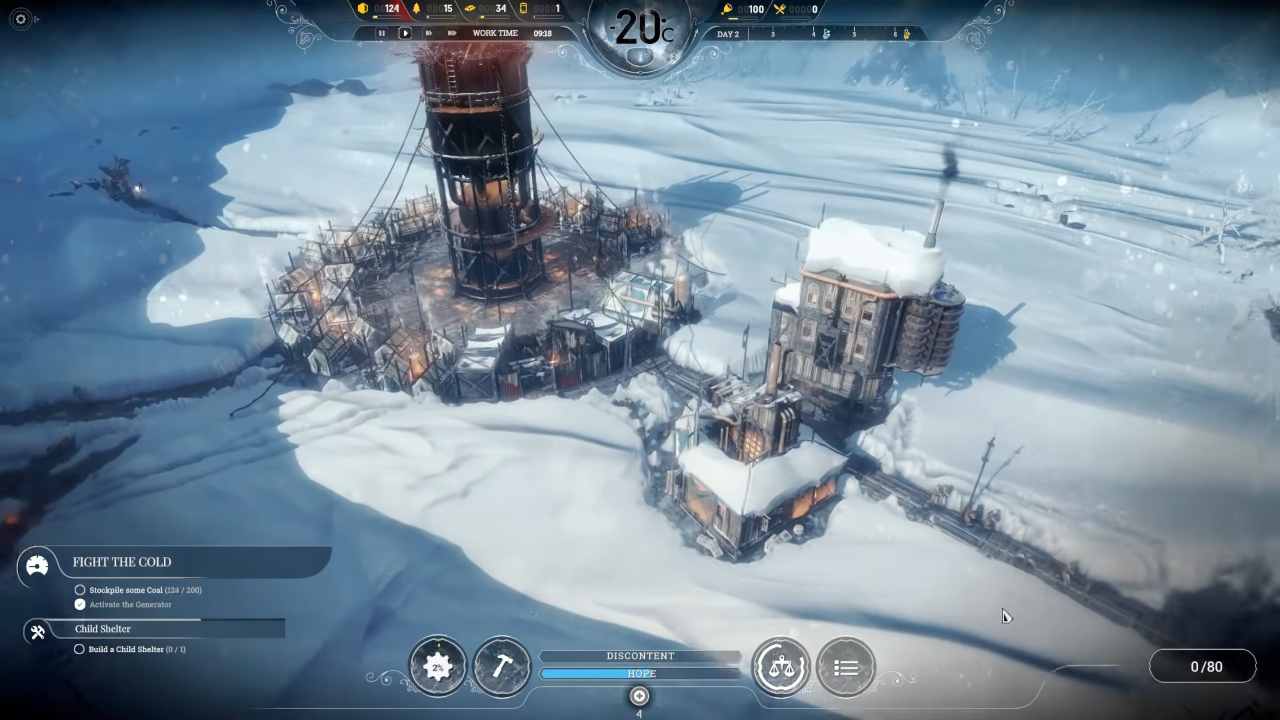
Task: Switch to fast-forward speed
Action: (x=429, y=33)
